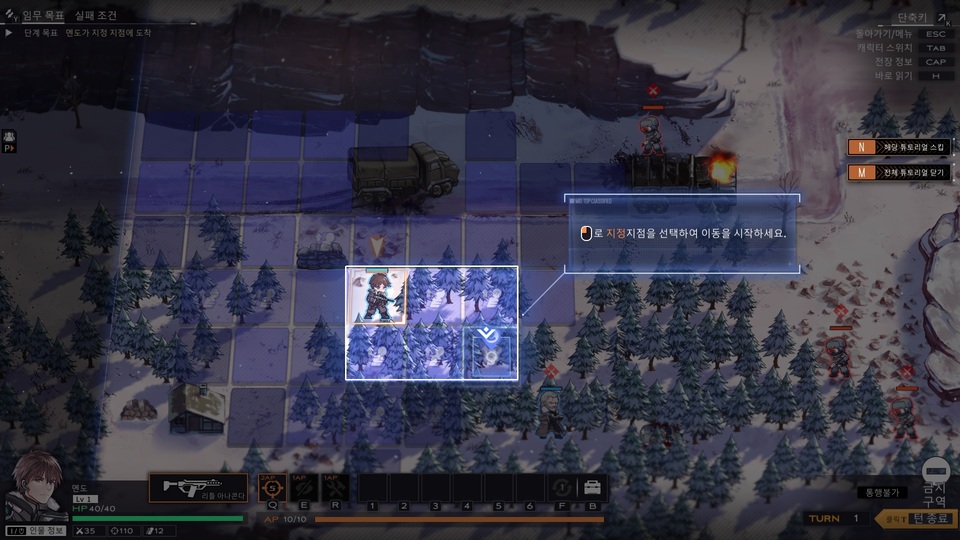960x540 pixels.
Task: End the turn with 턴 종료
Action: pyautogui.click(x=916, y=518)
